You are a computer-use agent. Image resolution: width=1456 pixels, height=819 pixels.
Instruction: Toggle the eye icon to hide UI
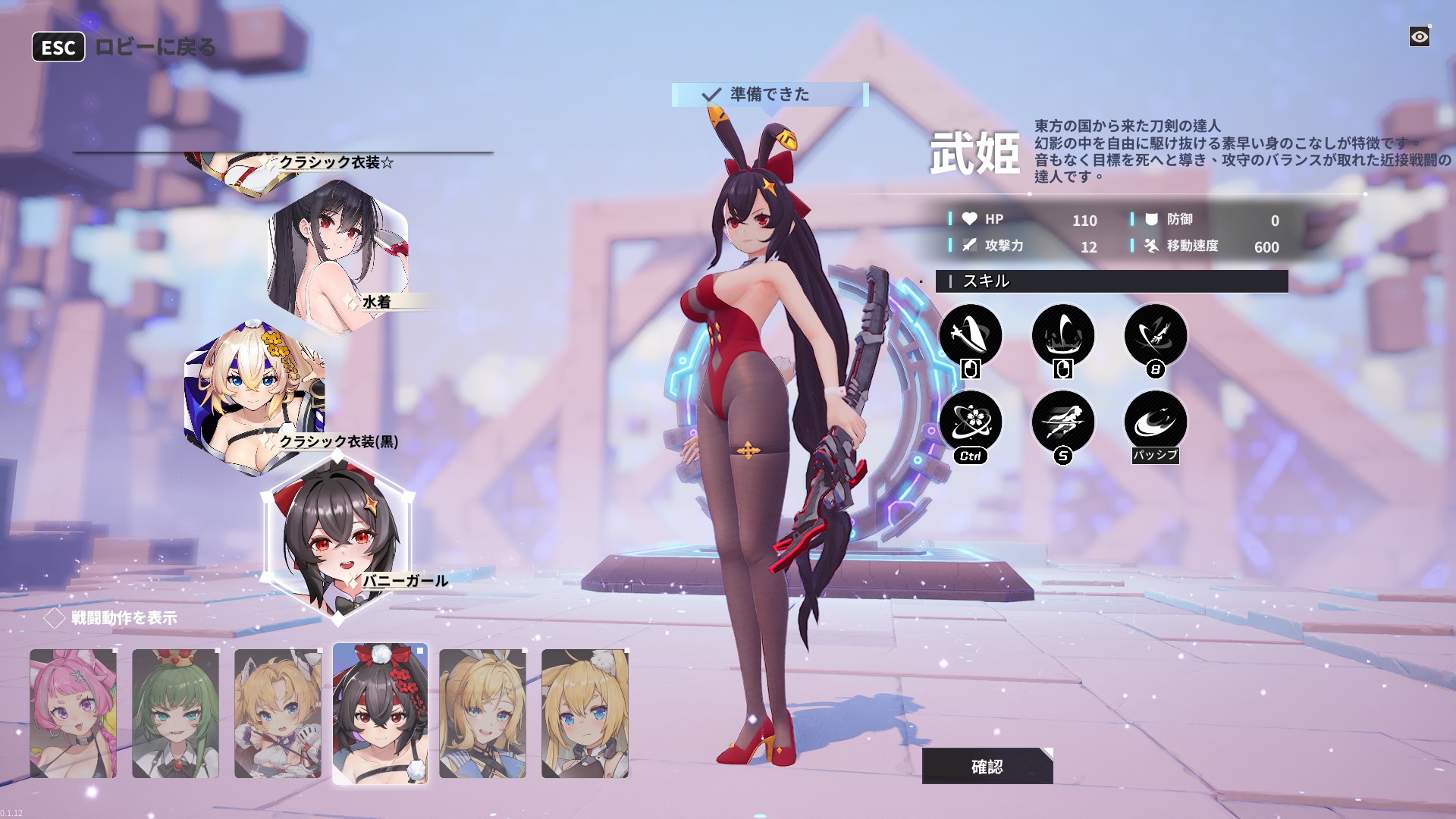click(x=1419, y=36)
